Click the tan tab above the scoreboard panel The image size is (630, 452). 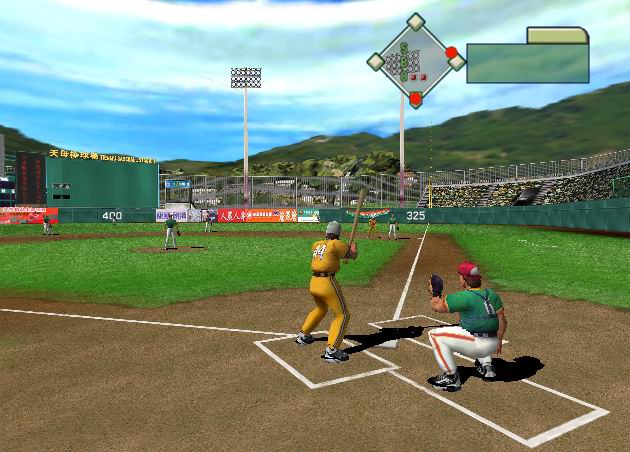(x=557, y=36)
